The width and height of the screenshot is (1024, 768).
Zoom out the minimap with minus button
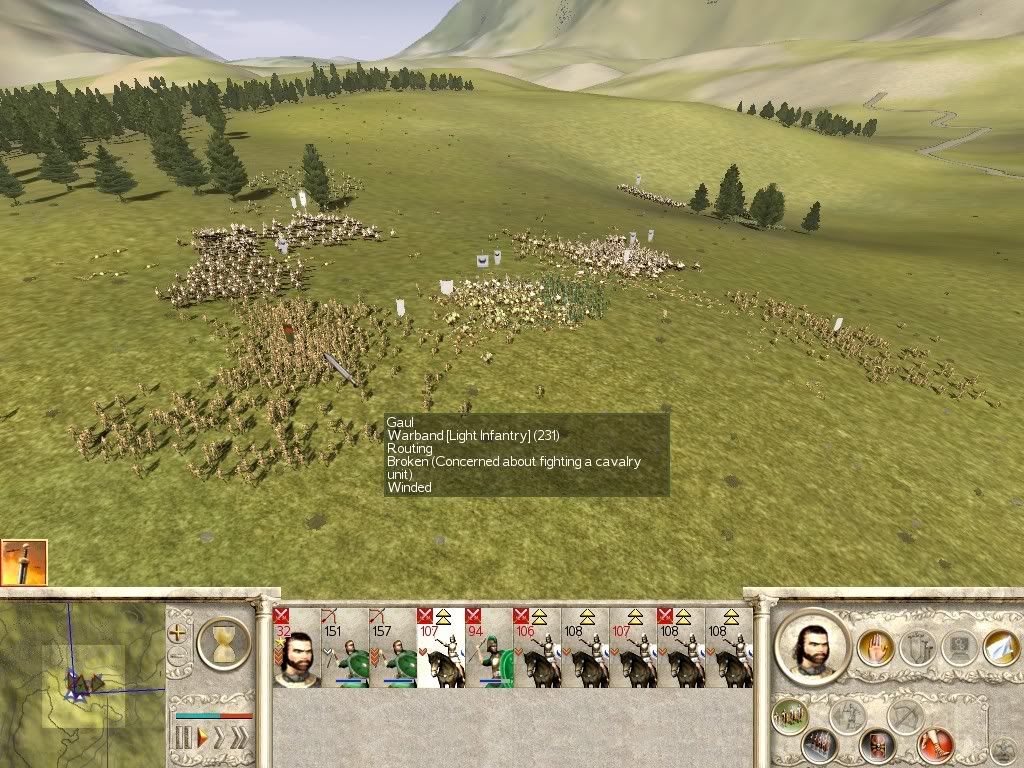tap(179, 658)
